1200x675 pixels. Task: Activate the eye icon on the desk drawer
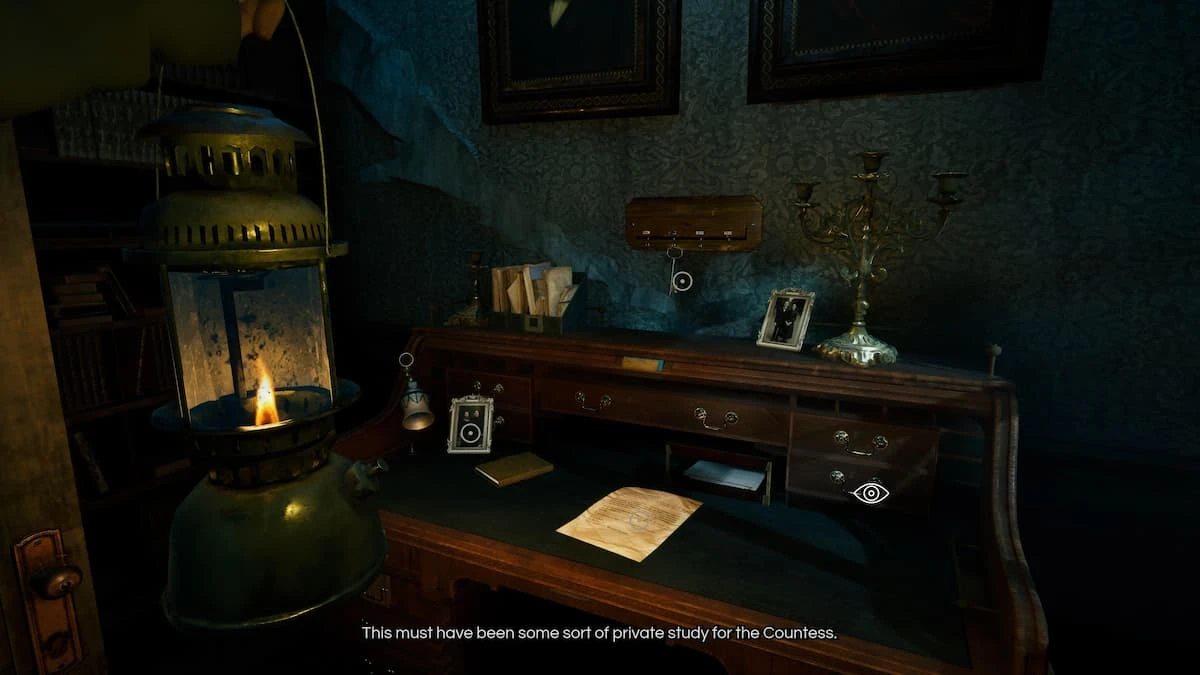pos(870,492)
